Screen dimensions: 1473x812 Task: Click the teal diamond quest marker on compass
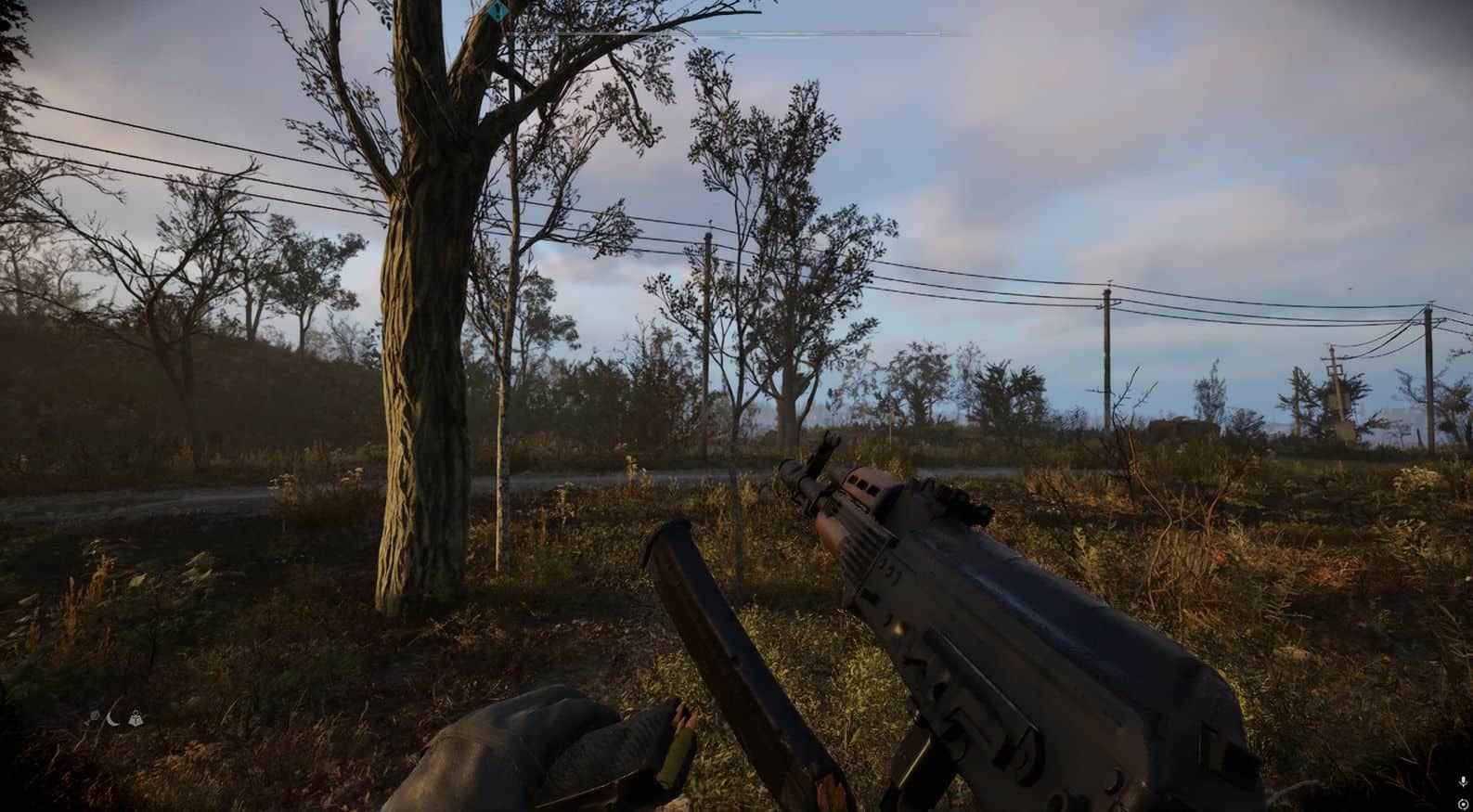(x=498, y=12)
